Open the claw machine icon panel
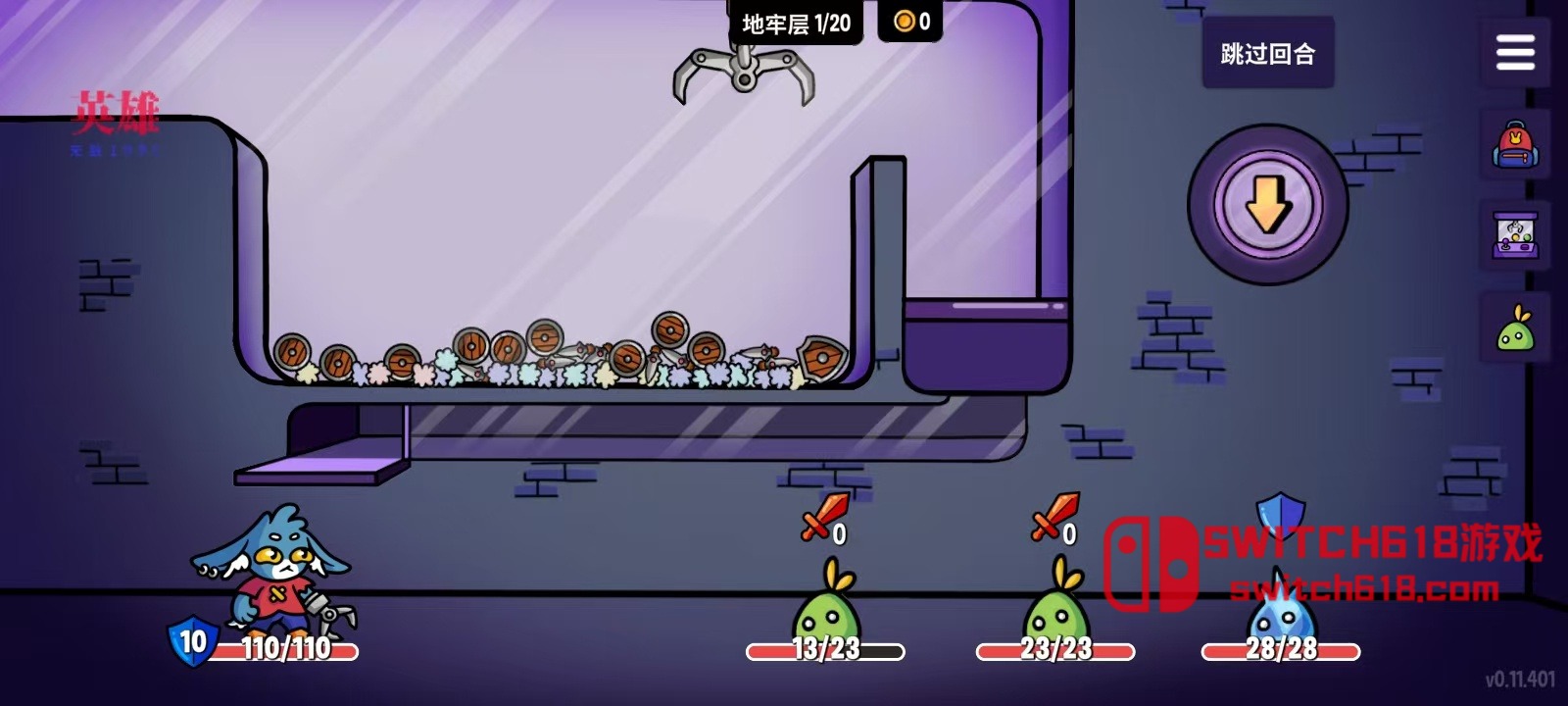Screen dimensions: 1568x706 [x=1515, y=236]
